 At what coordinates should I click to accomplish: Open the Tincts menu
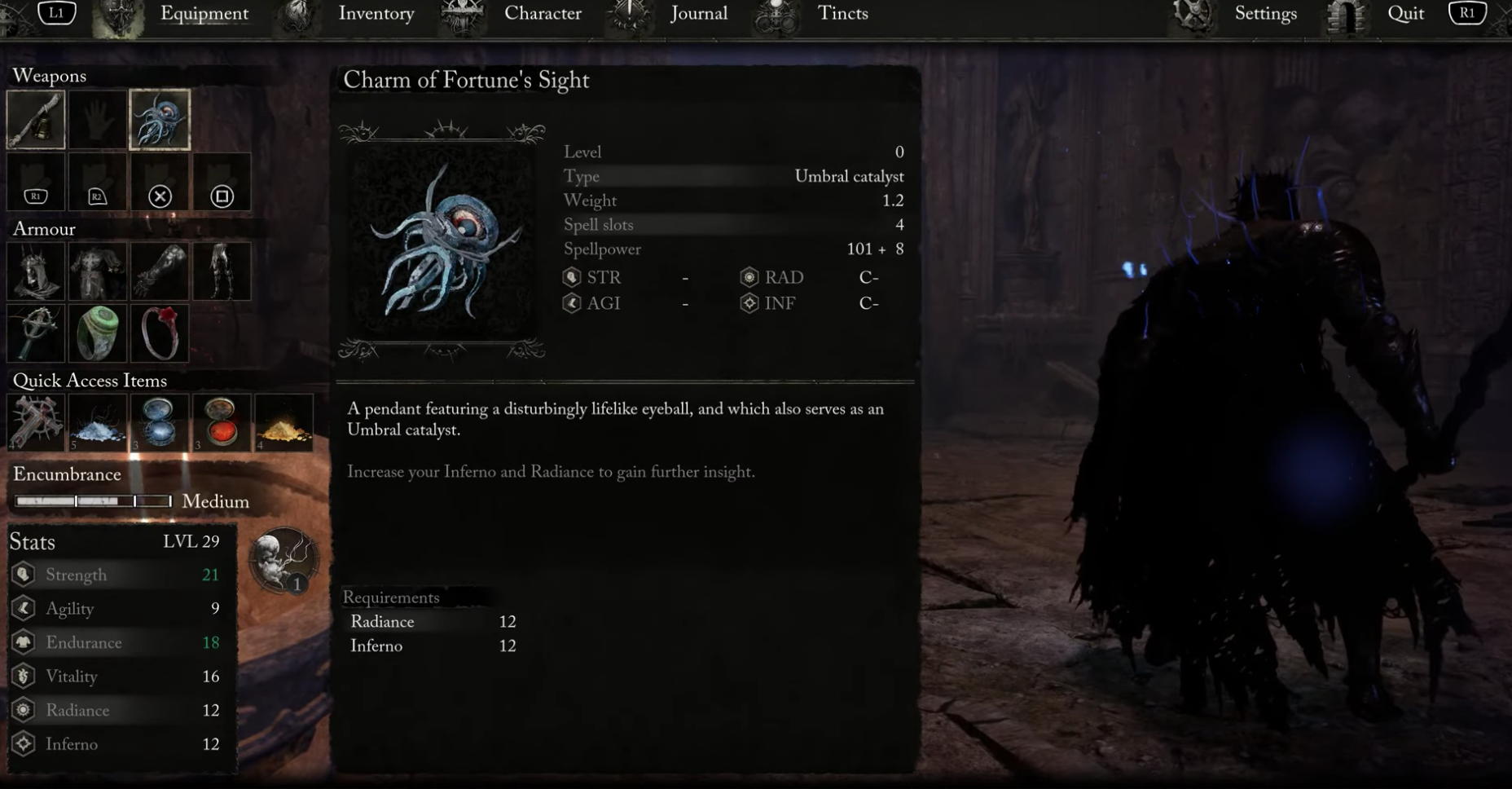[x=843, y=13]
